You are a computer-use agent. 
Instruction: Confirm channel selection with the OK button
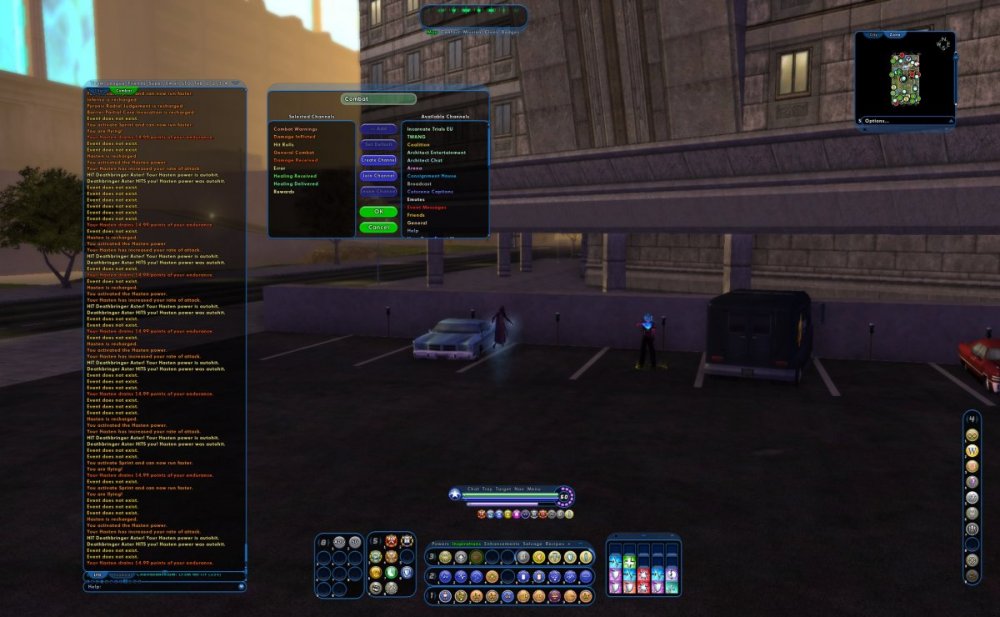tap(378, 212)
